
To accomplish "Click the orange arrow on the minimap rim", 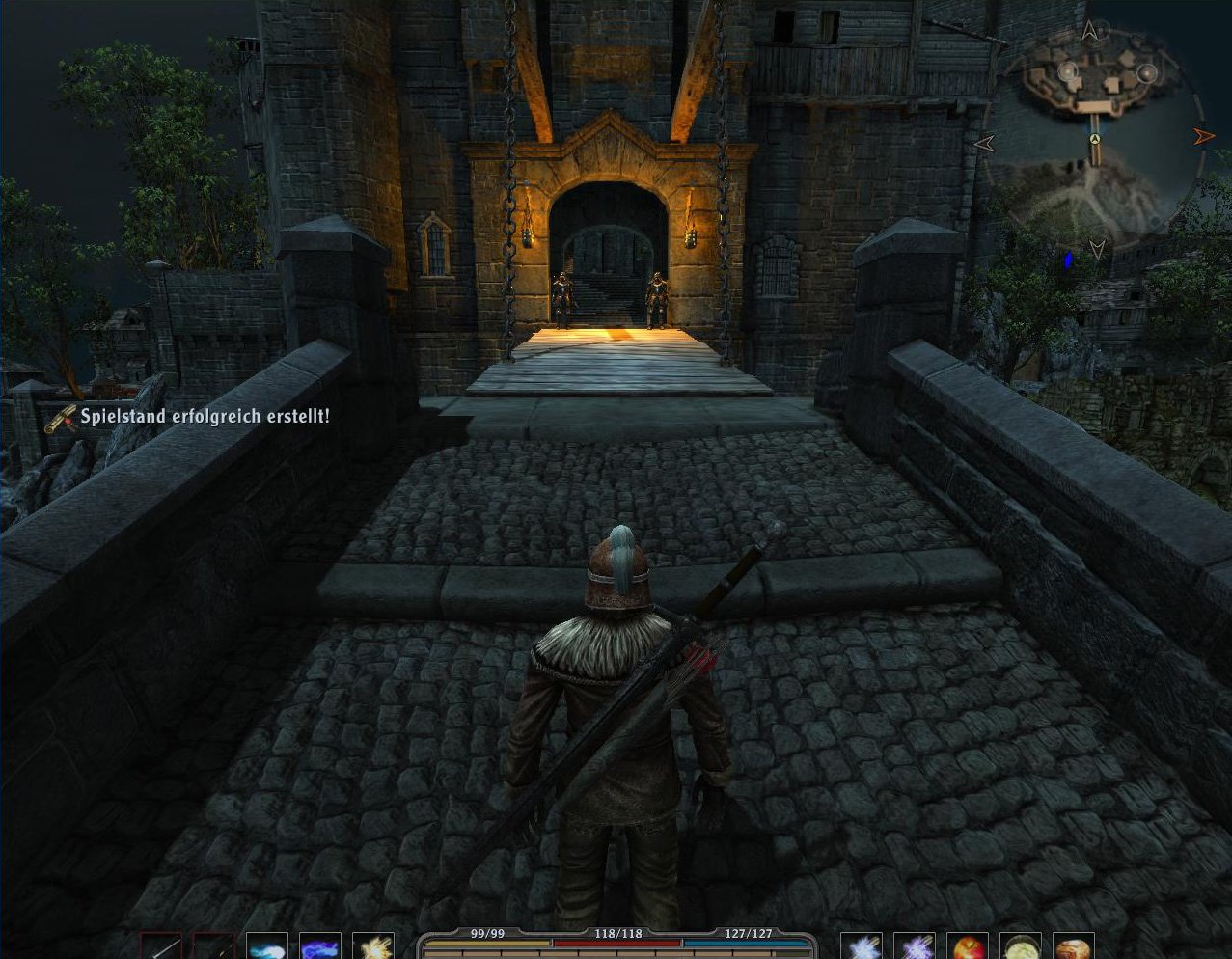I will [1203, 136].
